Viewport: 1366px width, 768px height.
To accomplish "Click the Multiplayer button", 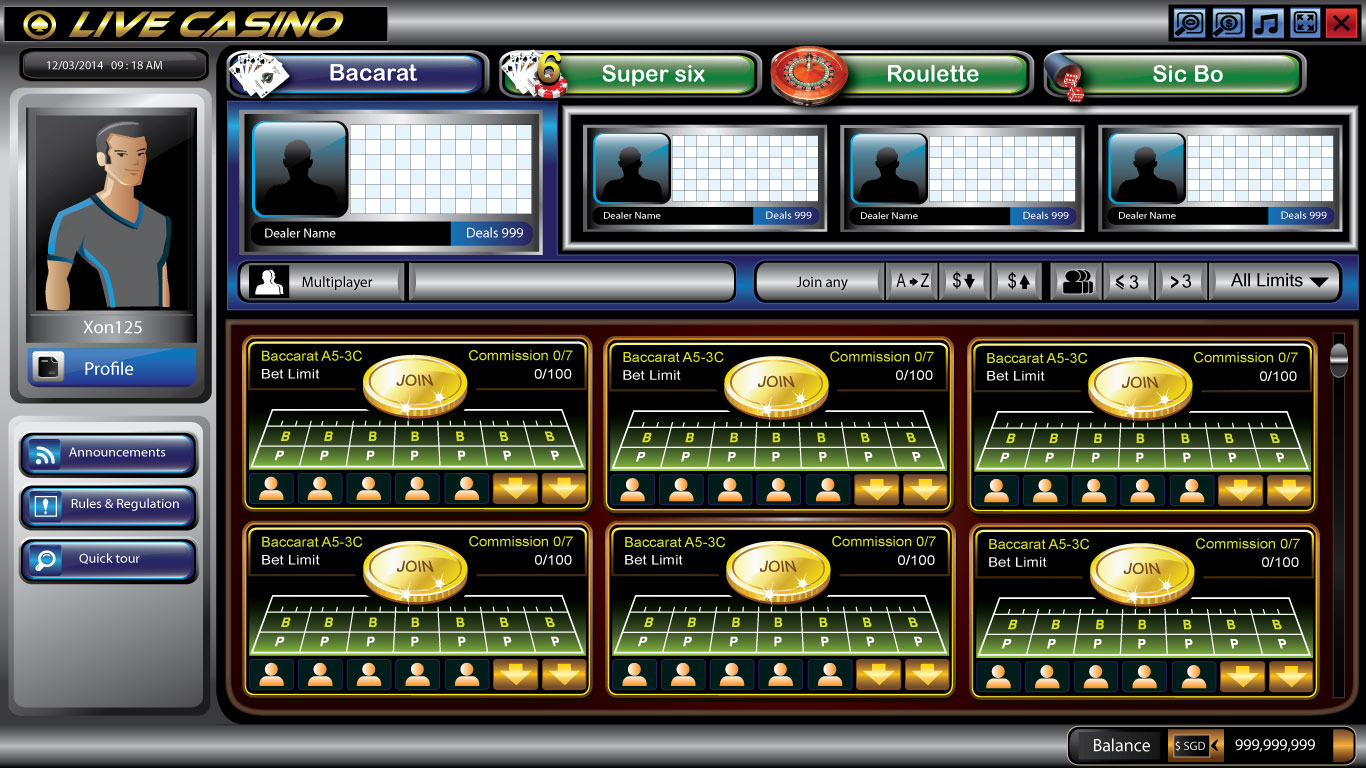I will pyautogui.click(x=322, y=282).
